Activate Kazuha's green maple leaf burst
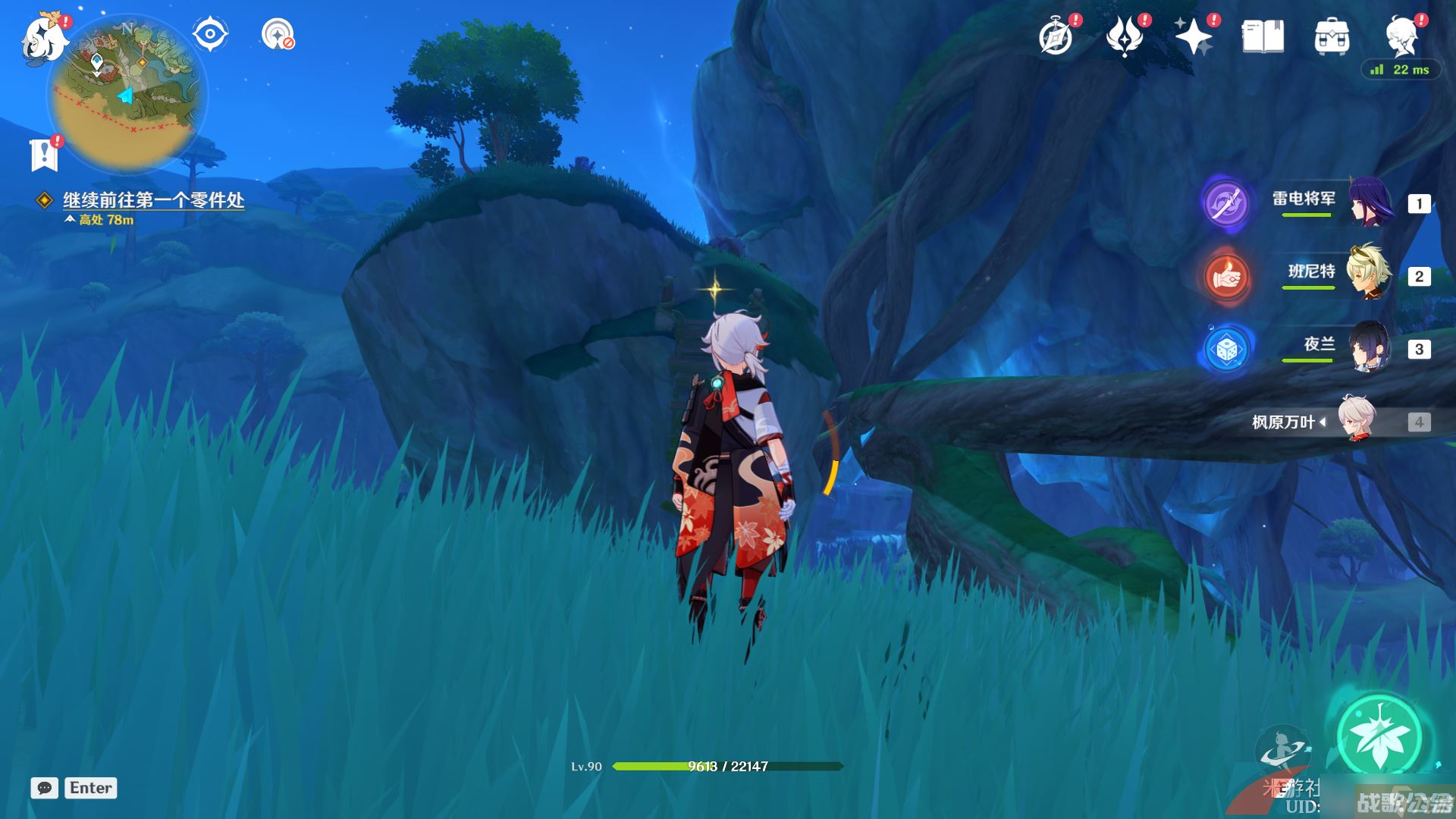This screenshot has width=1456, height=819. click(1379, 736)
